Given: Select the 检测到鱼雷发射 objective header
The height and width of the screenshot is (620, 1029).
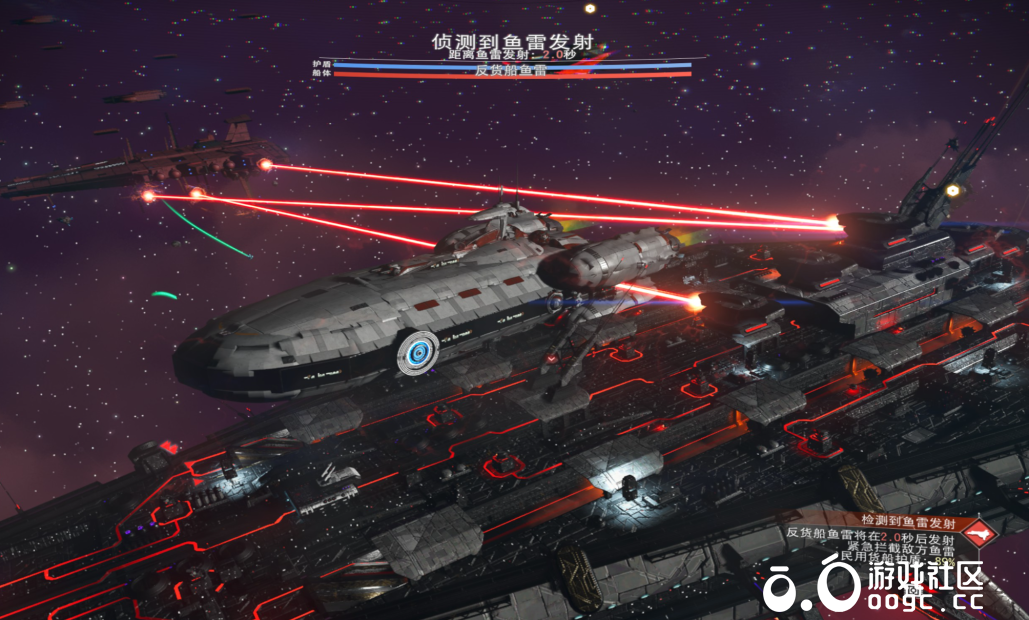Looking at the screenshot, I should pyautogui.click(x=908, y=521).
